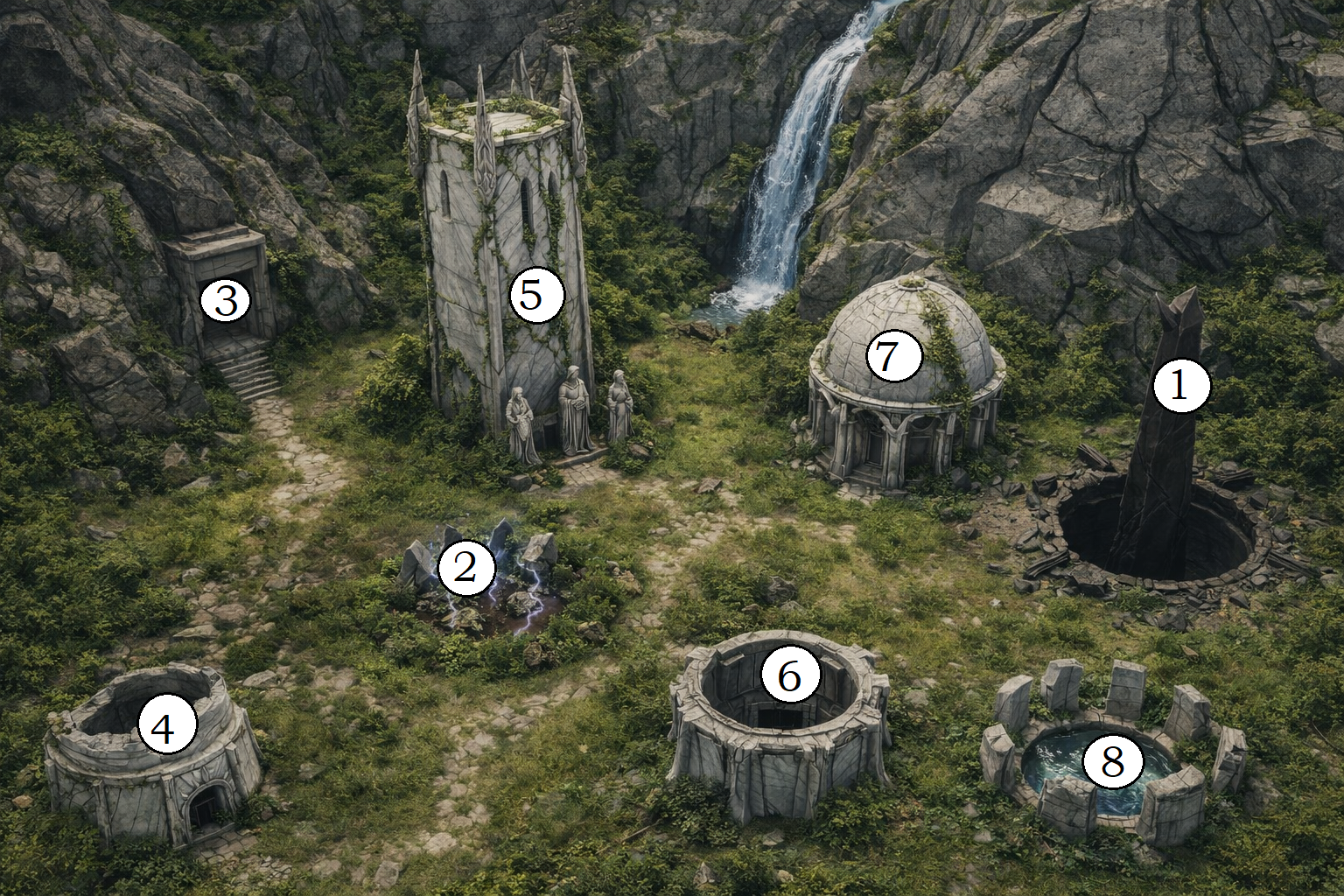Choose marker 3 at the cave doorway
Viewport: 1344px width, 896px height.
pos(226,301)
